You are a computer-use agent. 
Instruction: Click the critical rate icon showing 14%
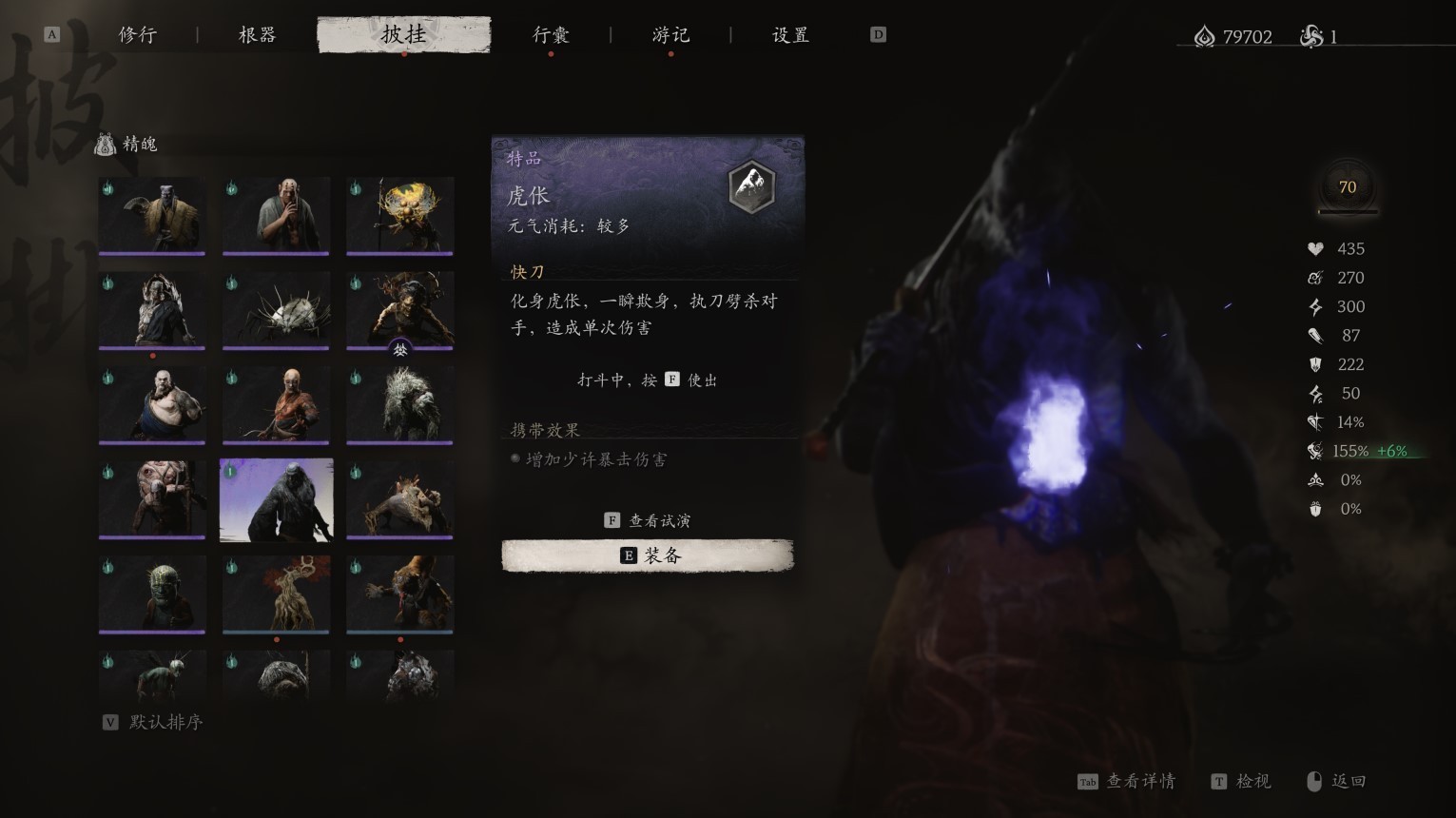pos(1315,421)
